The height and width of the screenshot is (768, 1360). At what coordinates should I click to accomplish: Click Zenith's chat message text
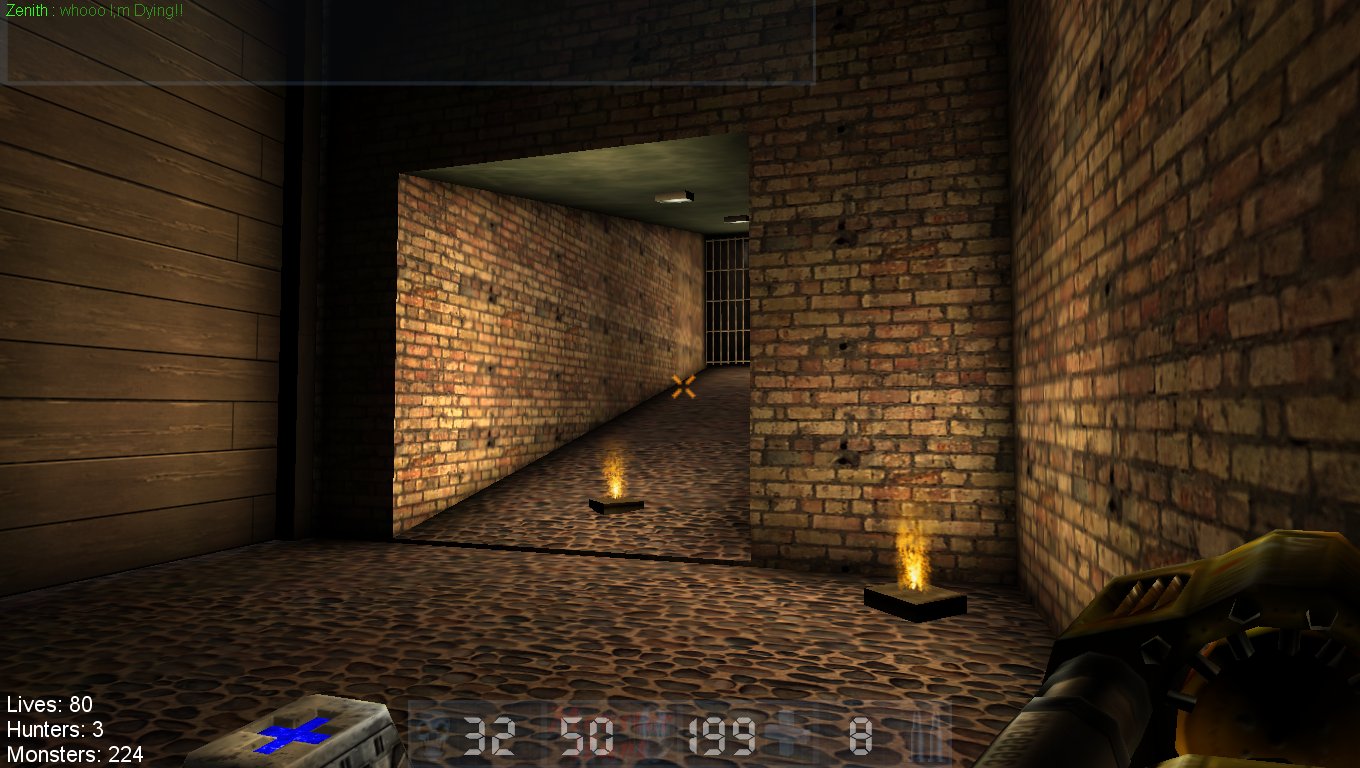click(x=115, y=12)
